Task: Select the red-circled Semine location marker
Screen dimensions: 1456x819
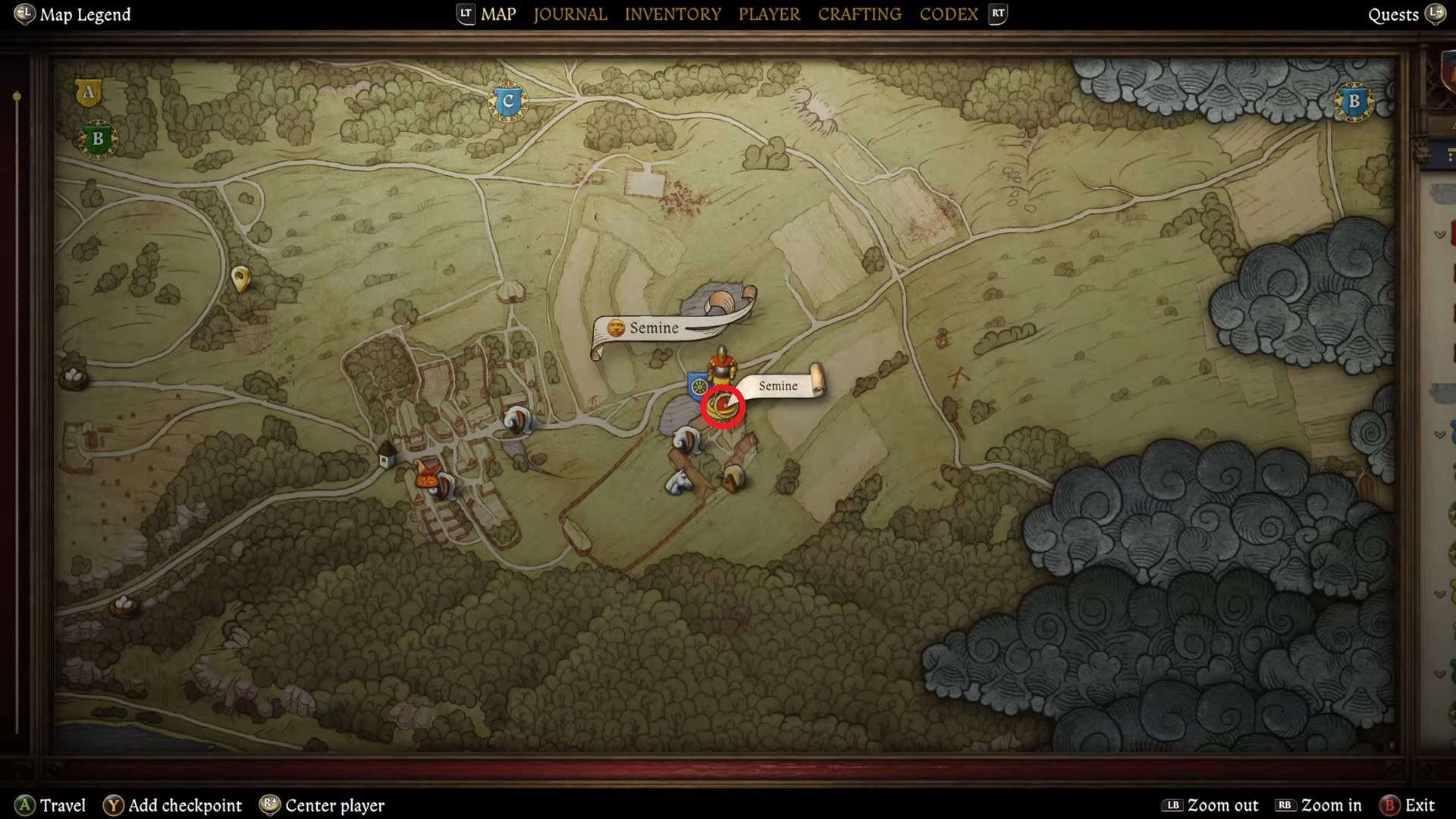Action: 723,407
